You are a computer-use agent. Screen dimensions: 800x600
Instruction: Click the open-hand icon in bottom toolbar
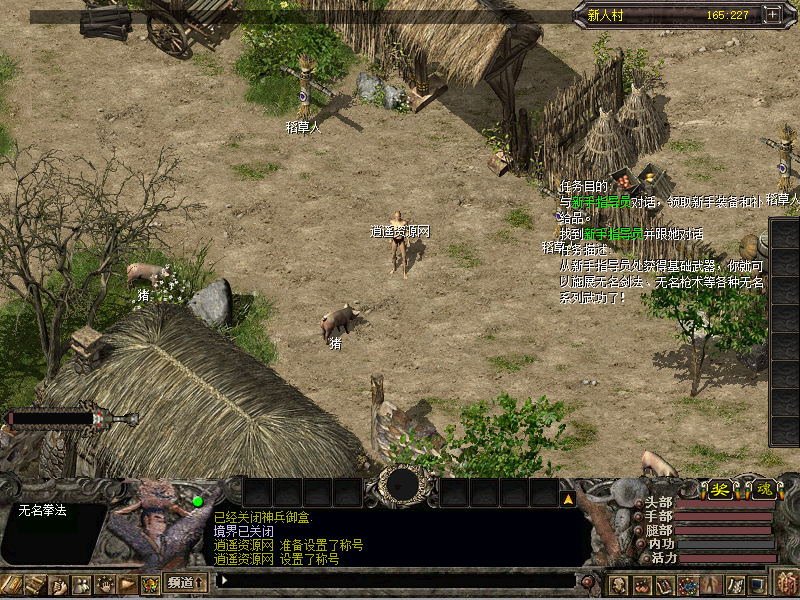pos(104,584)
